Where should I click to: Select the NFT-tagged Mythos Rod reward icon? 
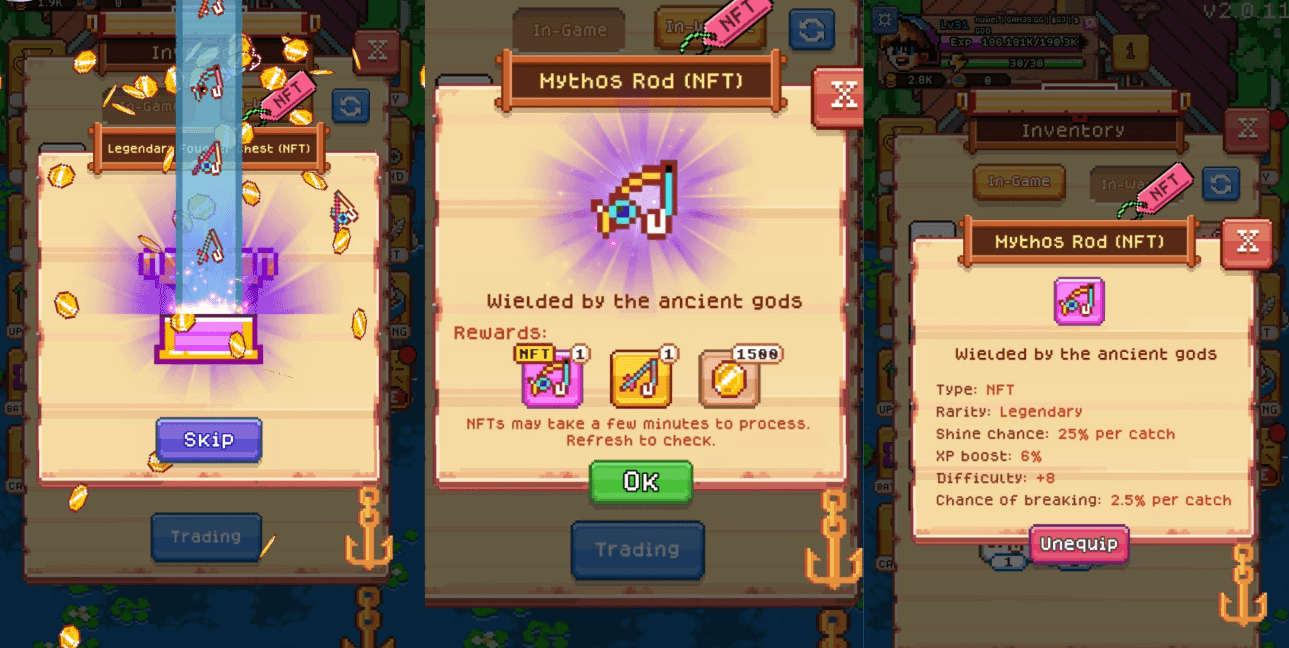click(551, 380)
